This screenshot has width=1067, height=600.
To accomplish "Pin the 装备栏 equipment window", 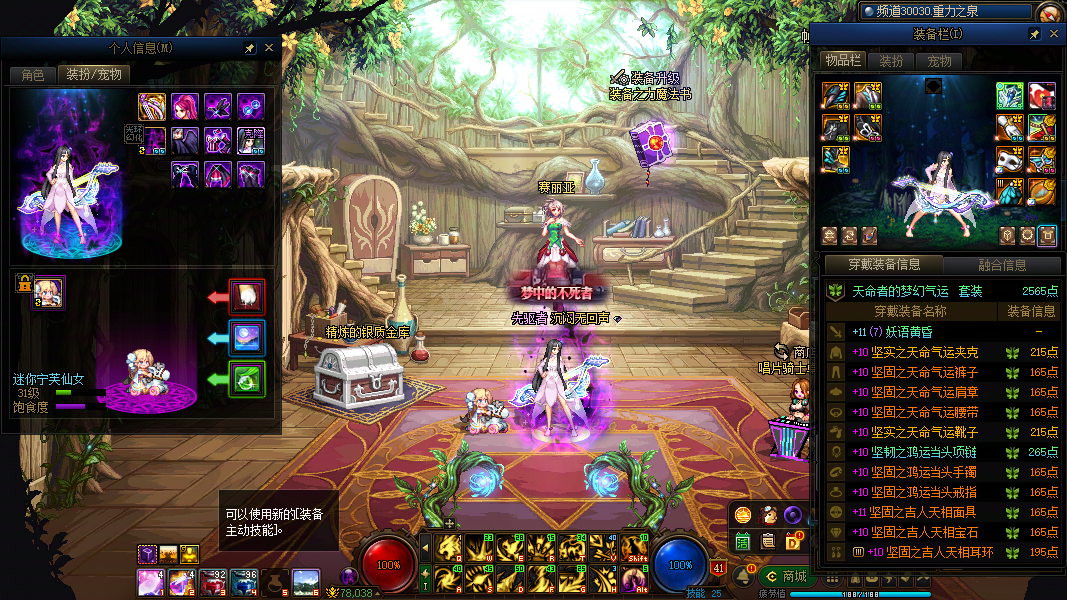I will pos(1035,34).
